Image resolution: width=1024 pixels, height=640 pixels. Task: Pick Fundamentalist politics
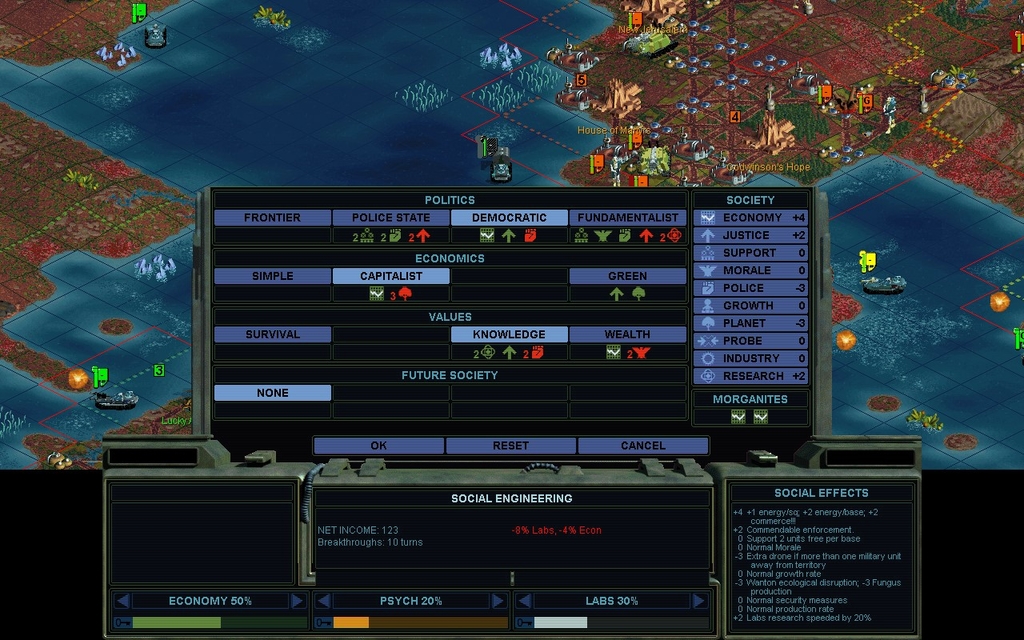click(x=627, y=218)
